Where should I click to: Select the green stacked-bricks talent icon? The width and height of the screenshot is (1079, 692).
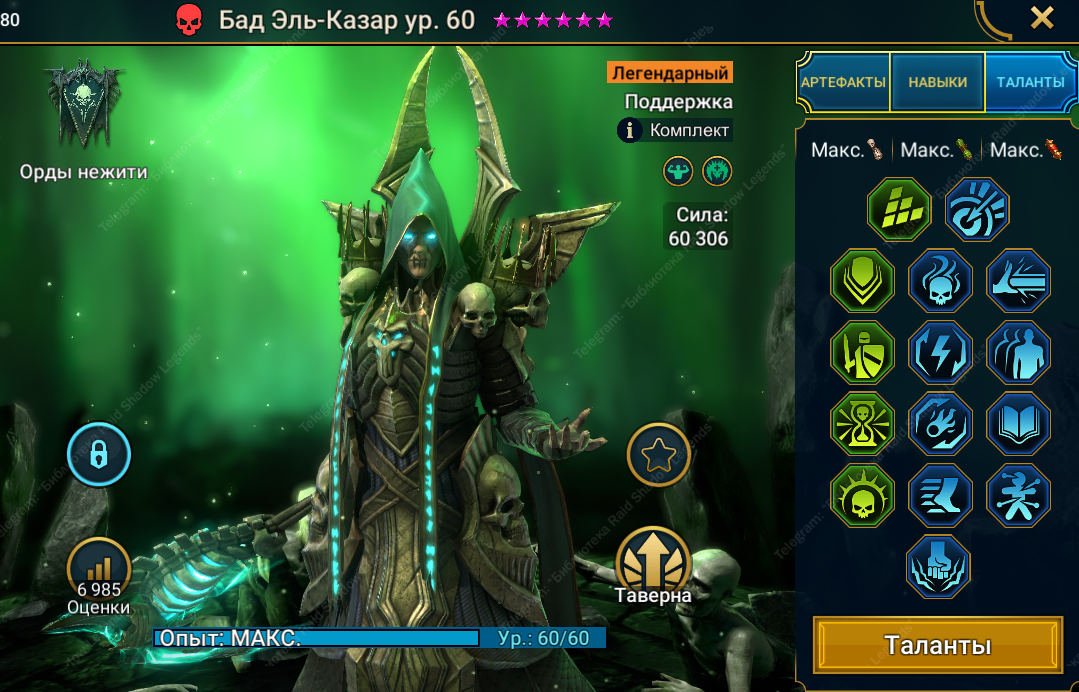point(899,210)
